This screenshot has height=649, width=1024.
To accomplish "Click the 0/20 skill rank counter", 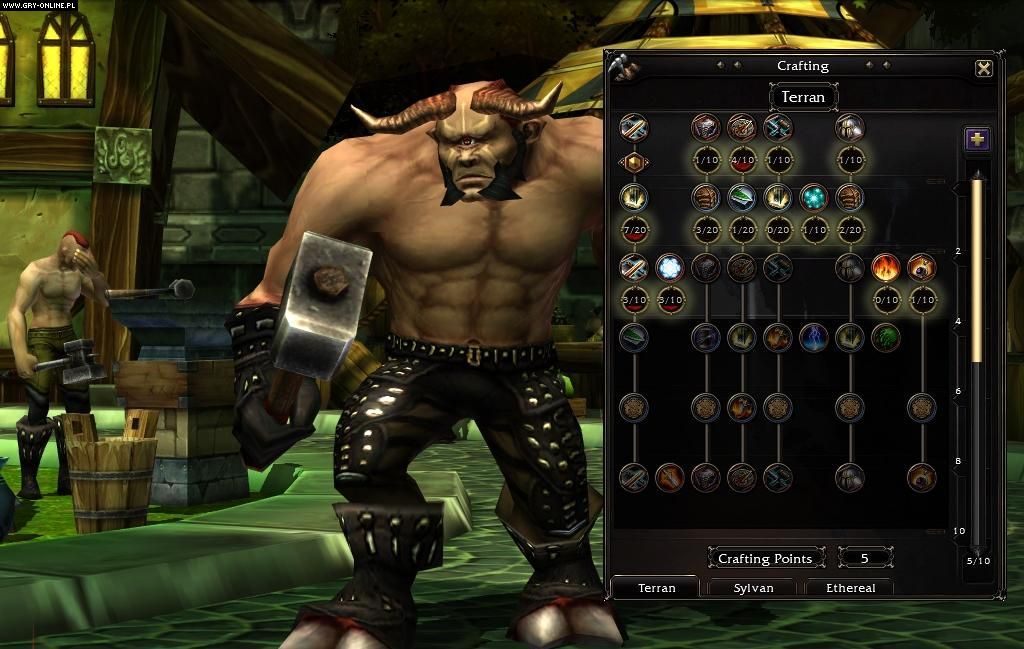I will pos(778,231).
